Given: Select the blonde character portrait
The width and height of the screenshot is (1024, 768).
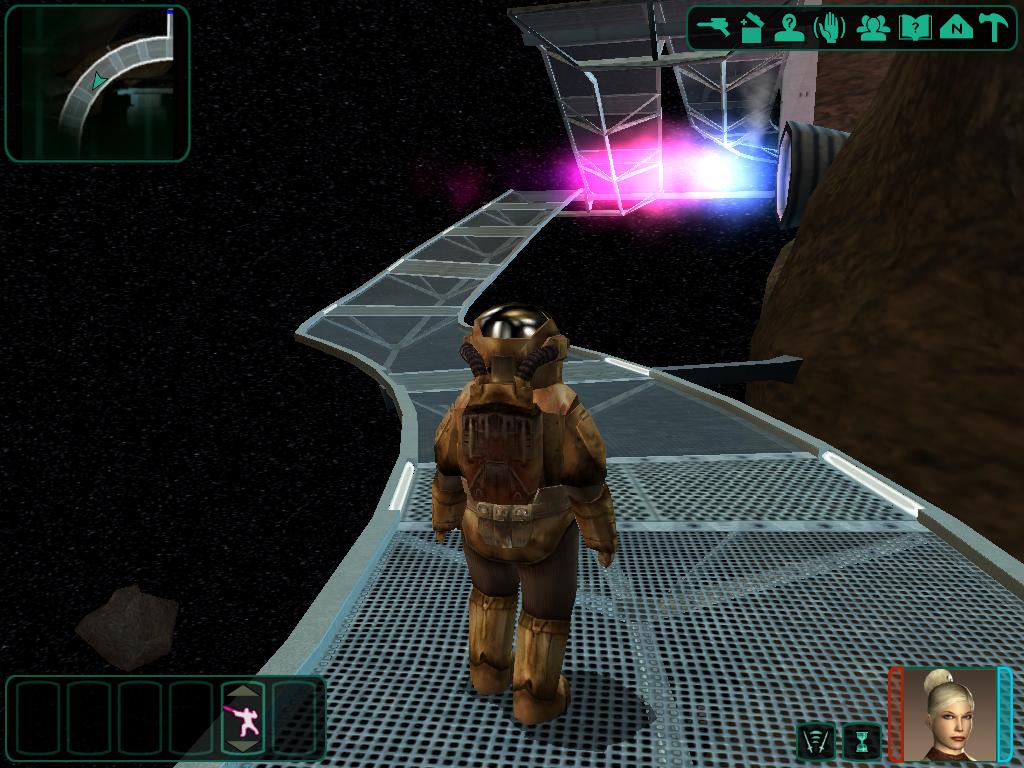Looking at the screenshot, I should (x=951, y=714).
